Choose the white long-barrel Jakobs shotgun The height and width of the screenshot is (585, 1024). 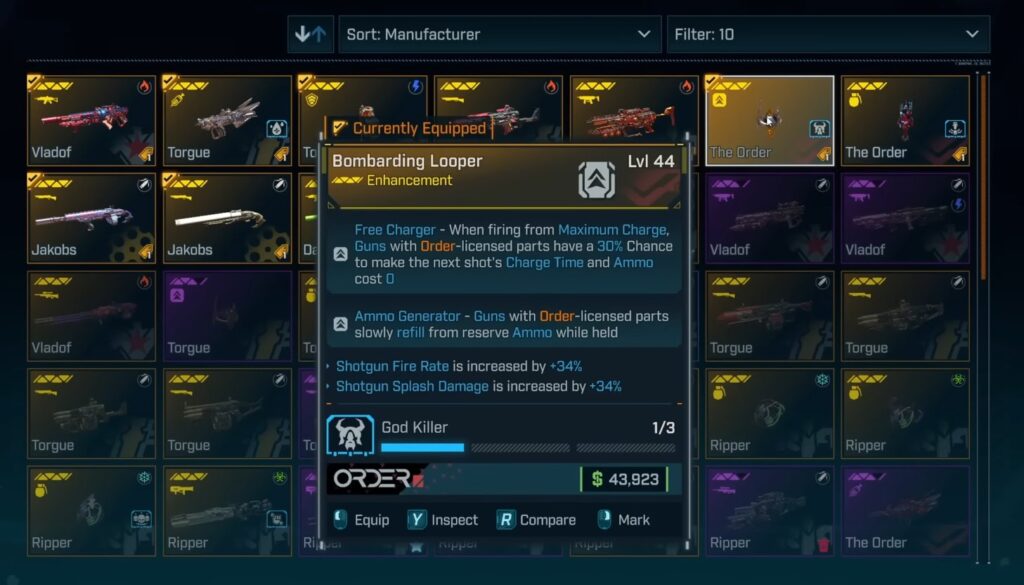click(227, 218)
